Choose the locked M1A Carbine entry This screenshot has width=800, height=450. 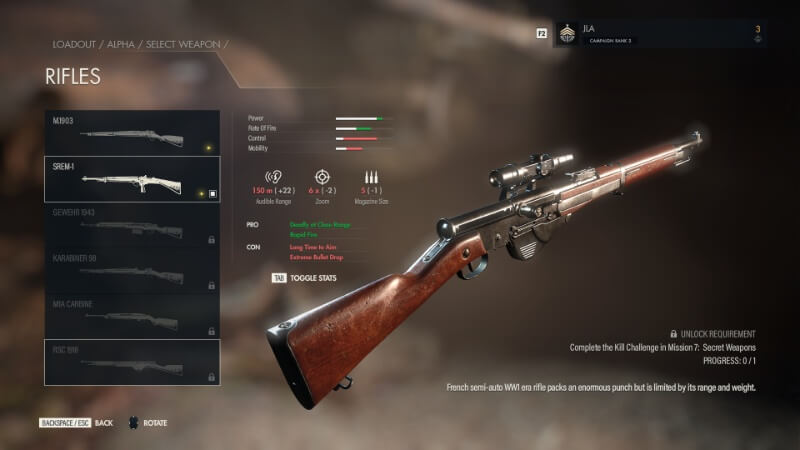132,316
